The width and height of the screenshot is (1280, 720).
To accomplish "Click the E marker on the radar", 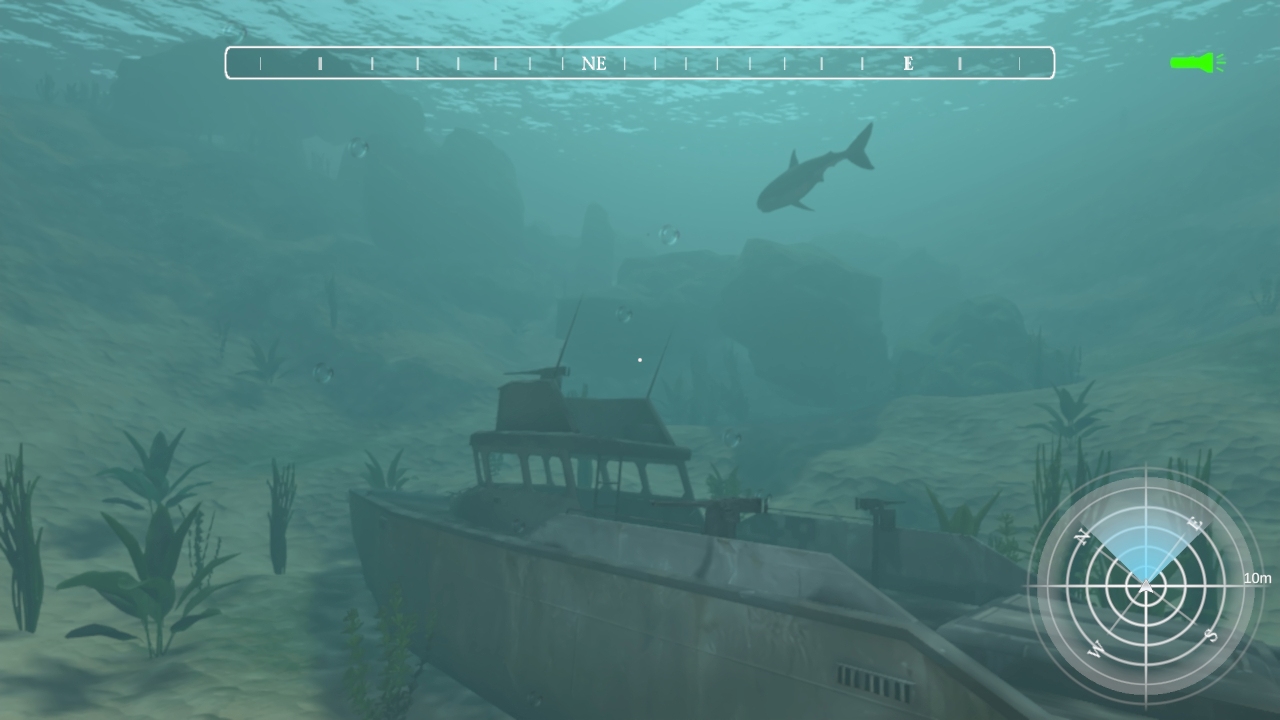I will point(1193,522).
